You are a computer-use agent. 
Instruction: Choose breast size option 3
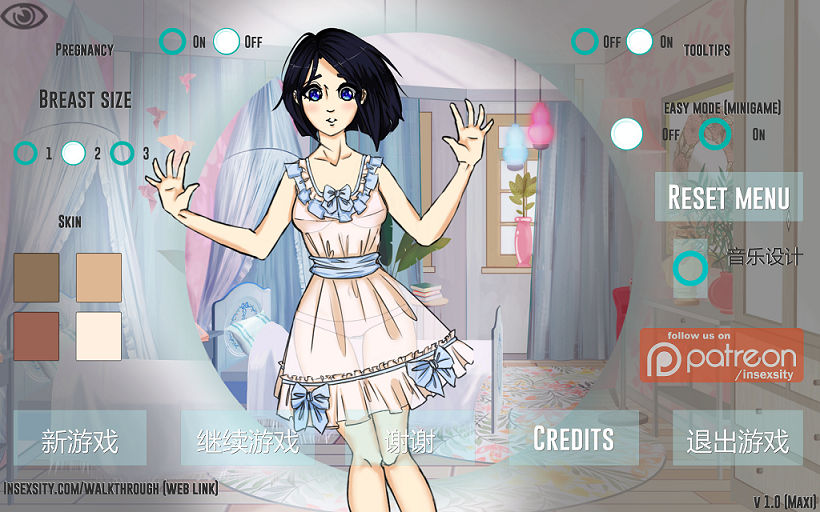tap(122, 153)
